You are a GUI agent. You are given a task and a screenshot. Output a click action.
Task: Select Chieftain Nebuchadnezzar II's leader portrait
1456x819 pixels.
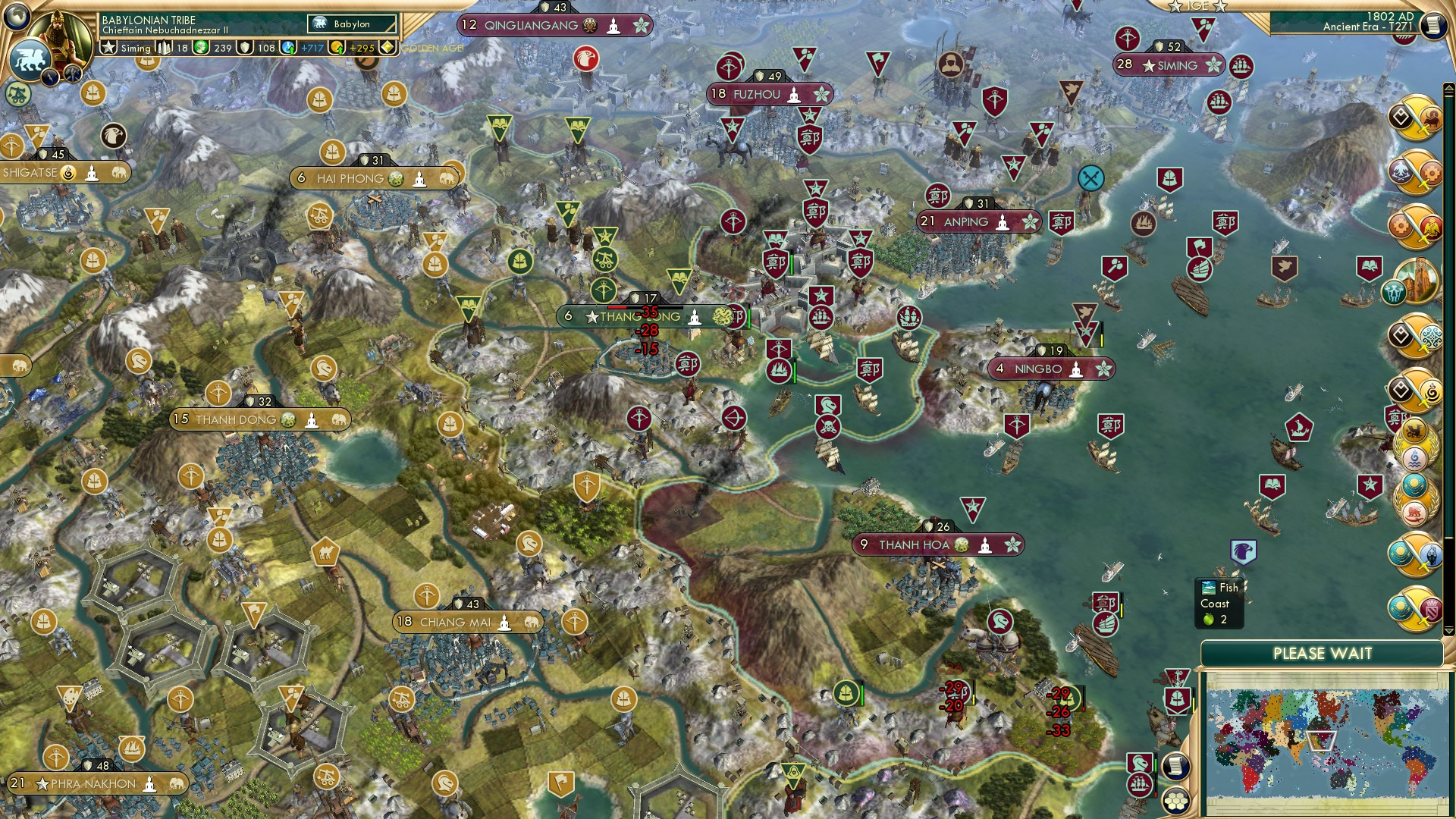[59, 34]
